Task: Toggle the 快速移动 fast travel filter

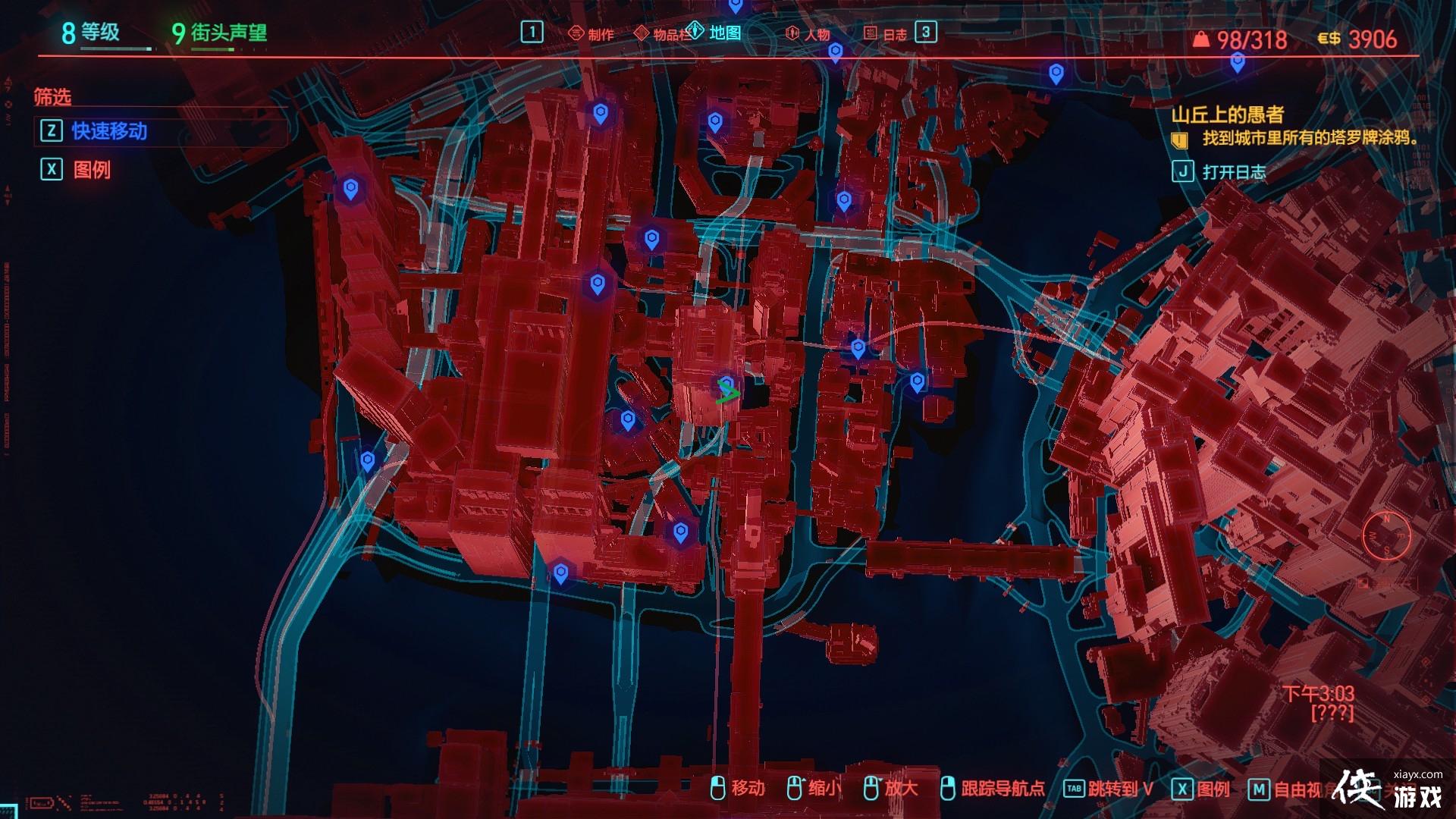Action: coord(109,131)
